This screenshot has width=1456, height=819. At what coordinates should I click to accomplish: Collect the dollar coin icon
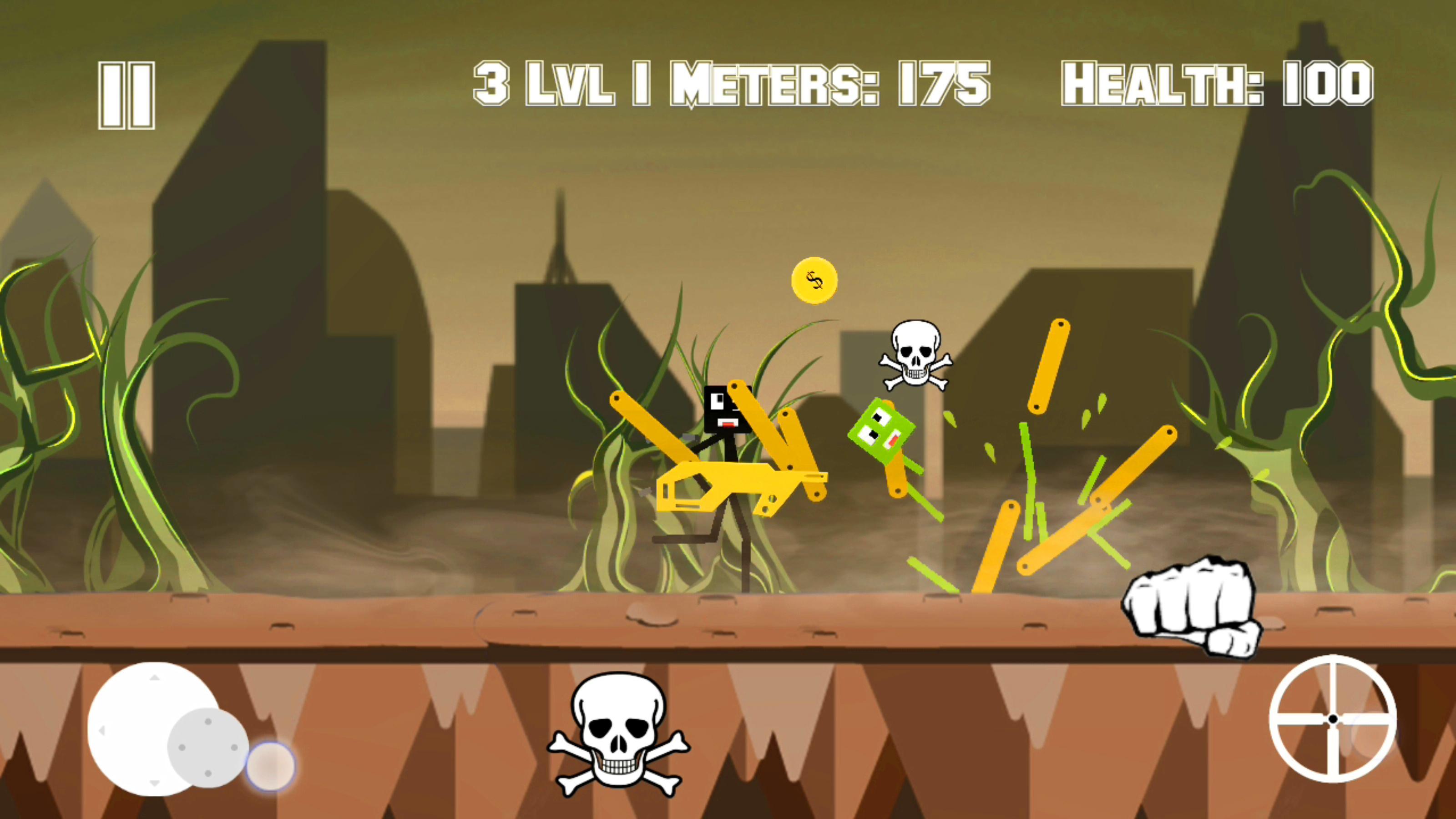point(814,280)
